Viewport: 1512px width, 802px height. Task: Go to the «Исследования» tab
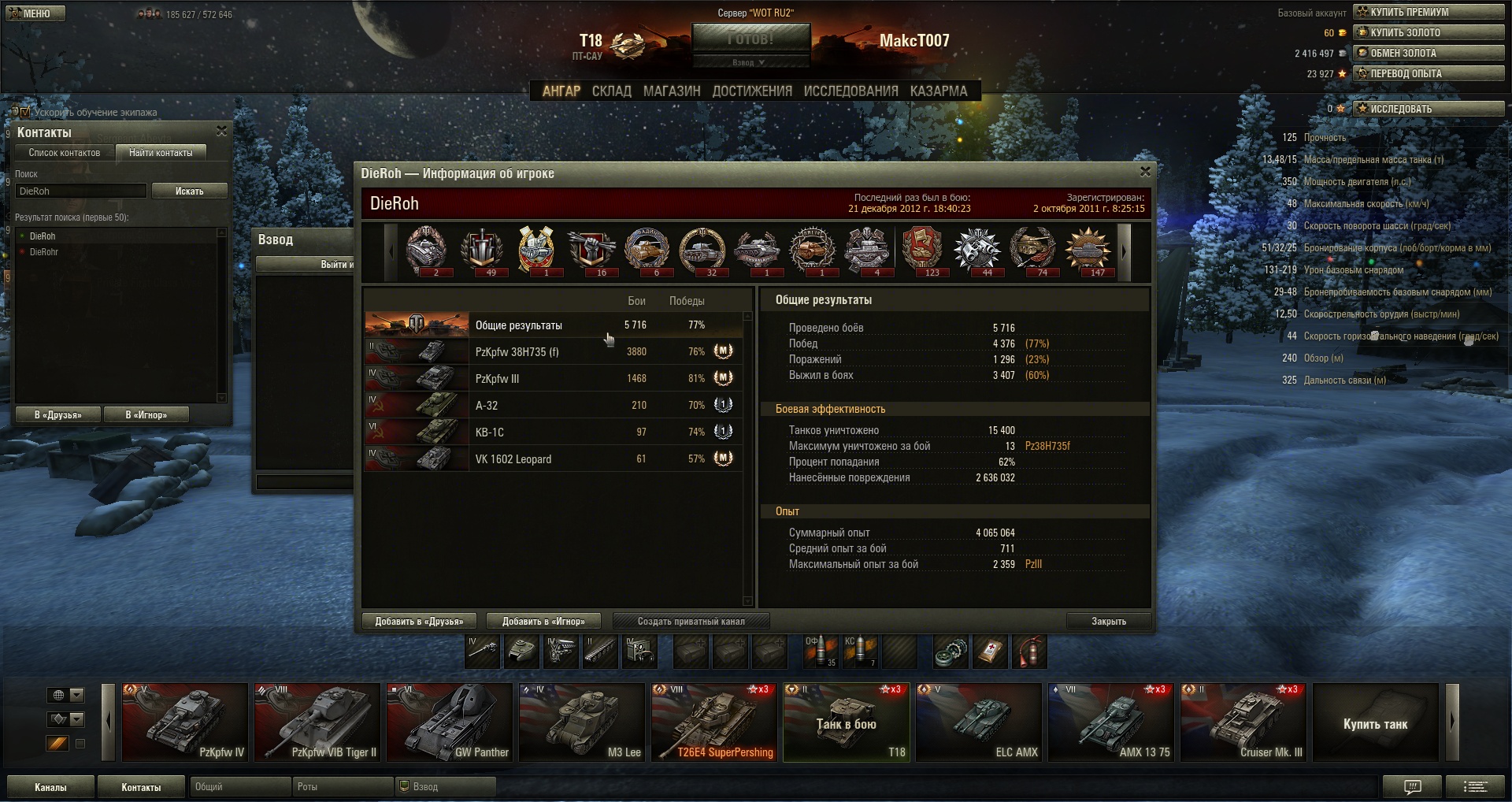point(850,91)
